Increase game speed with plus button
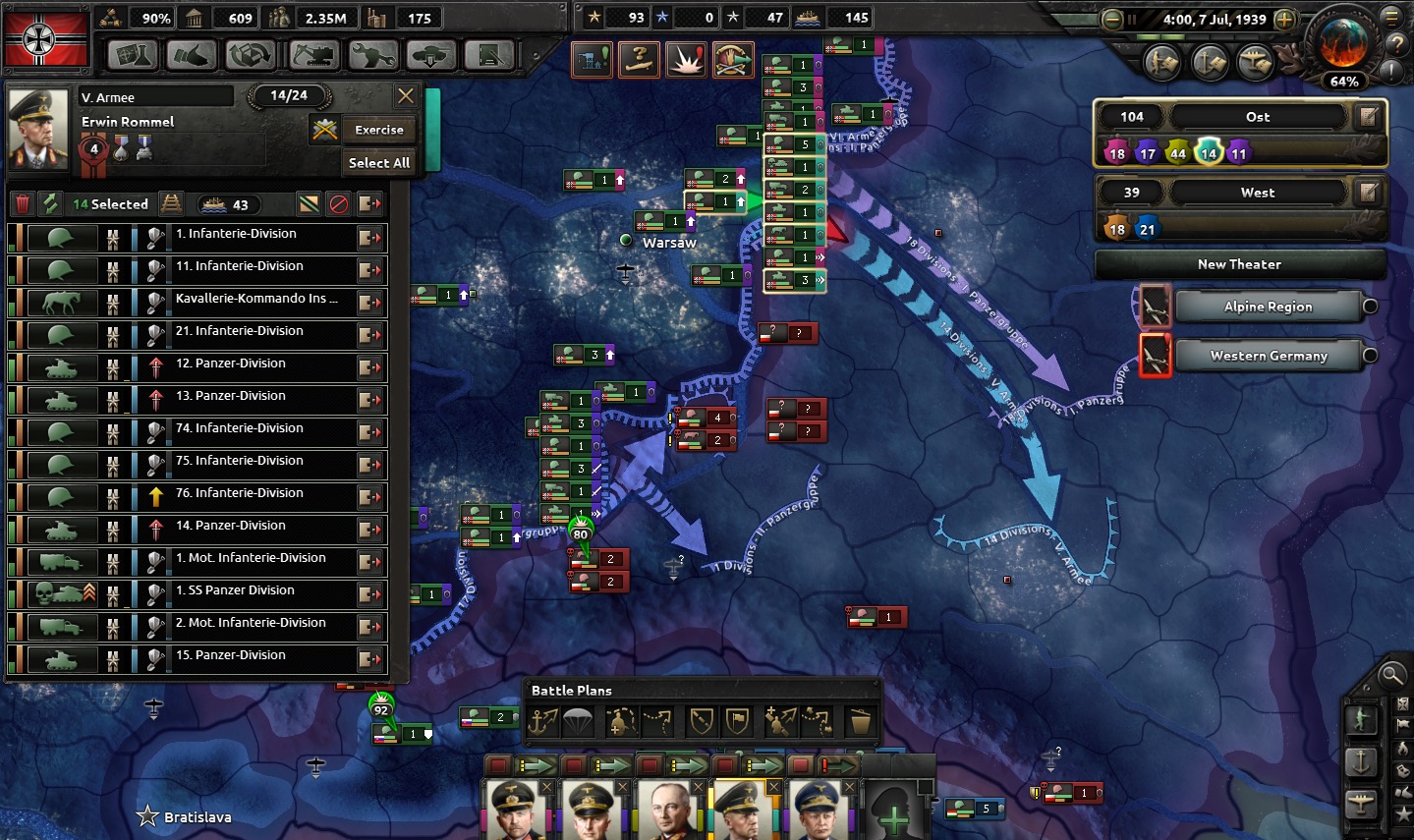The image size is (1414, 840). (x=1283, y=20)
